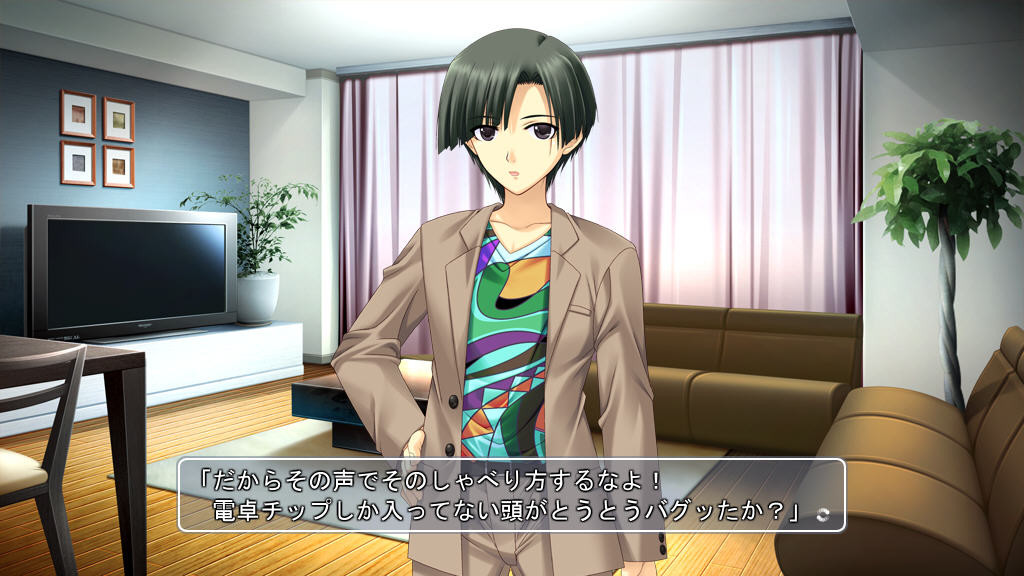Advance the dialogue by clicking the text box
1024x576 pixels.
[x=511, y=494]
